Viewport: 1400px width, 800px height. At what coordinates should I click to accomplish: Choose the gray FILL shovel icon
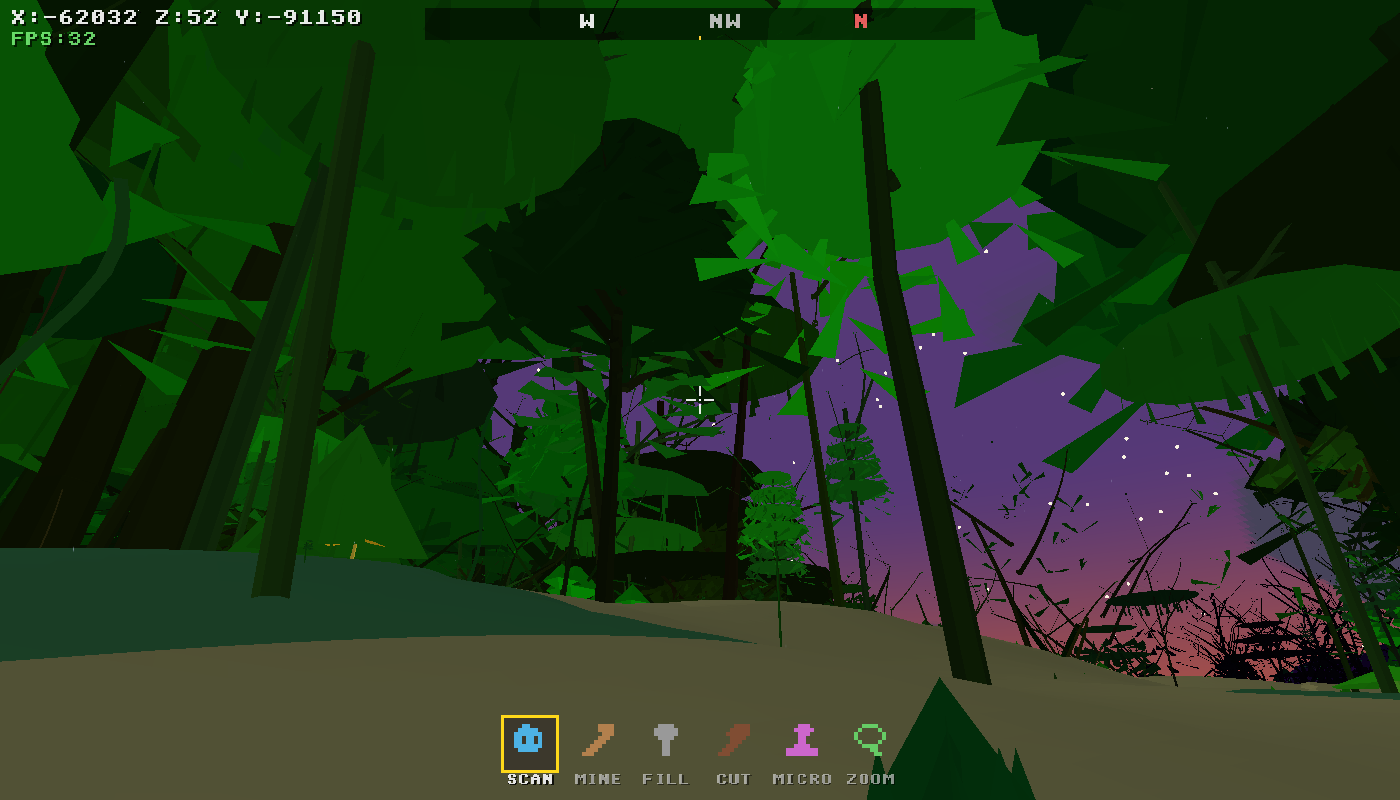point(666,740)
